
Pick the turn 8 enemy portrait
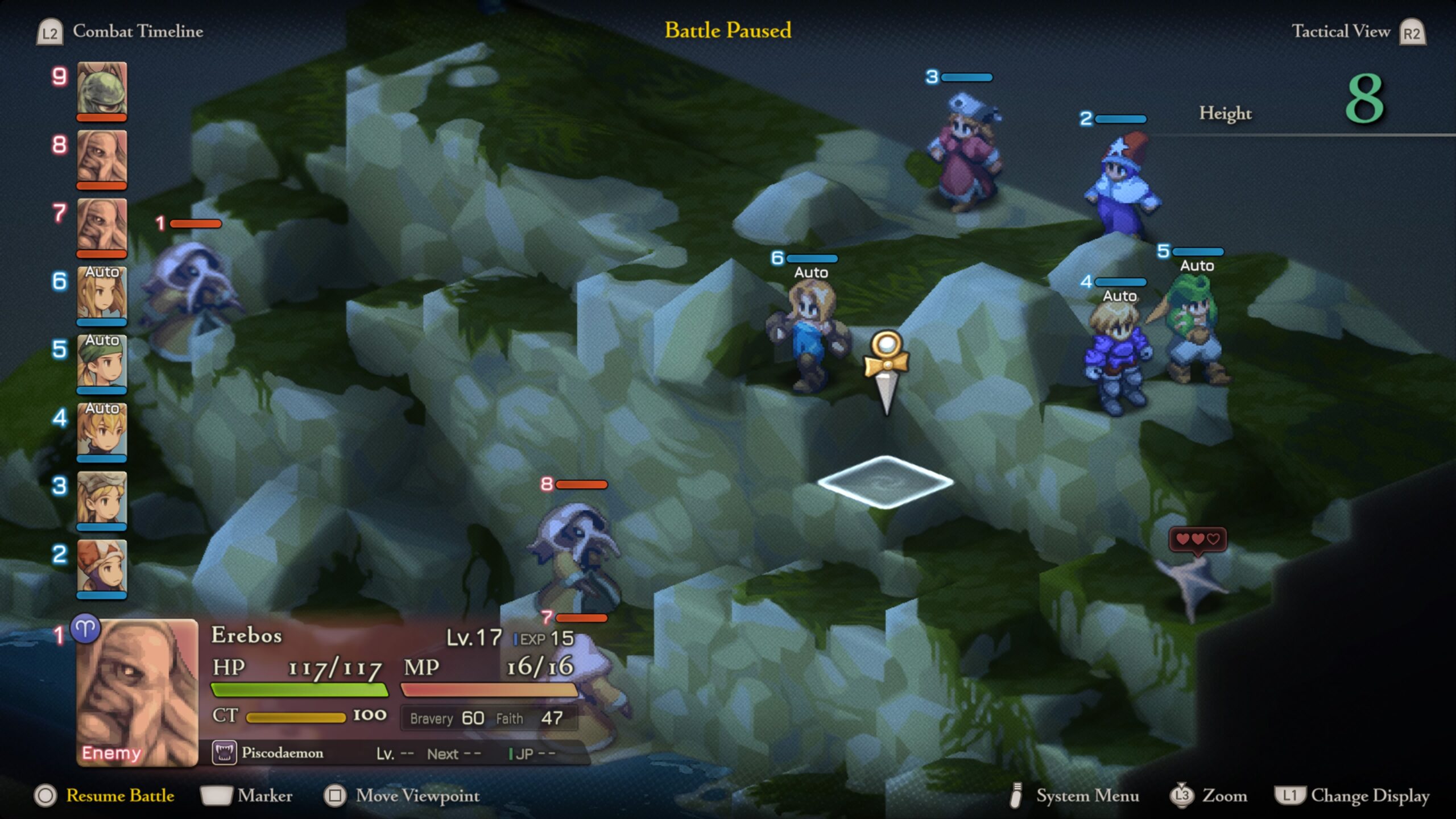[102, 158]
